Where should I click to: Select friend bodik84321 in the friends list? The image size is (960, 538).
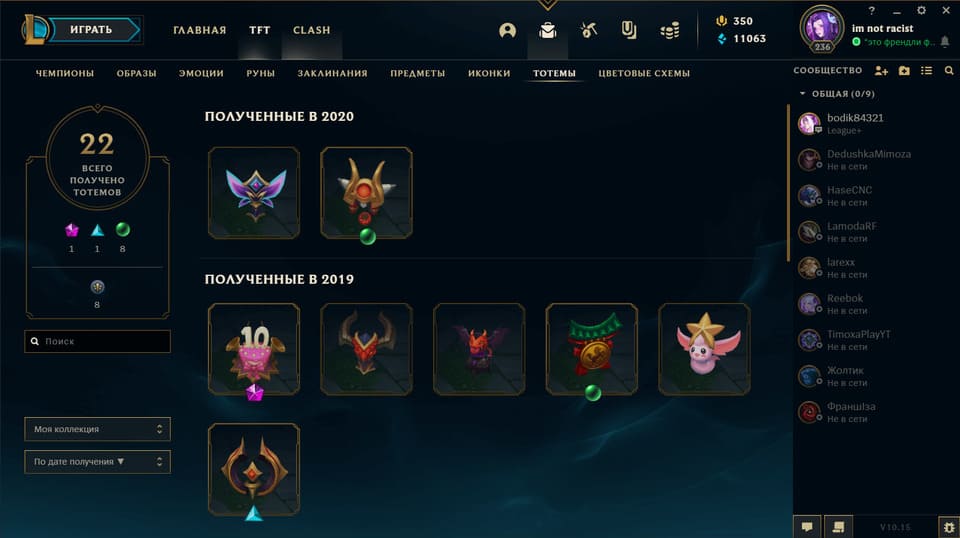coord(855,118)
